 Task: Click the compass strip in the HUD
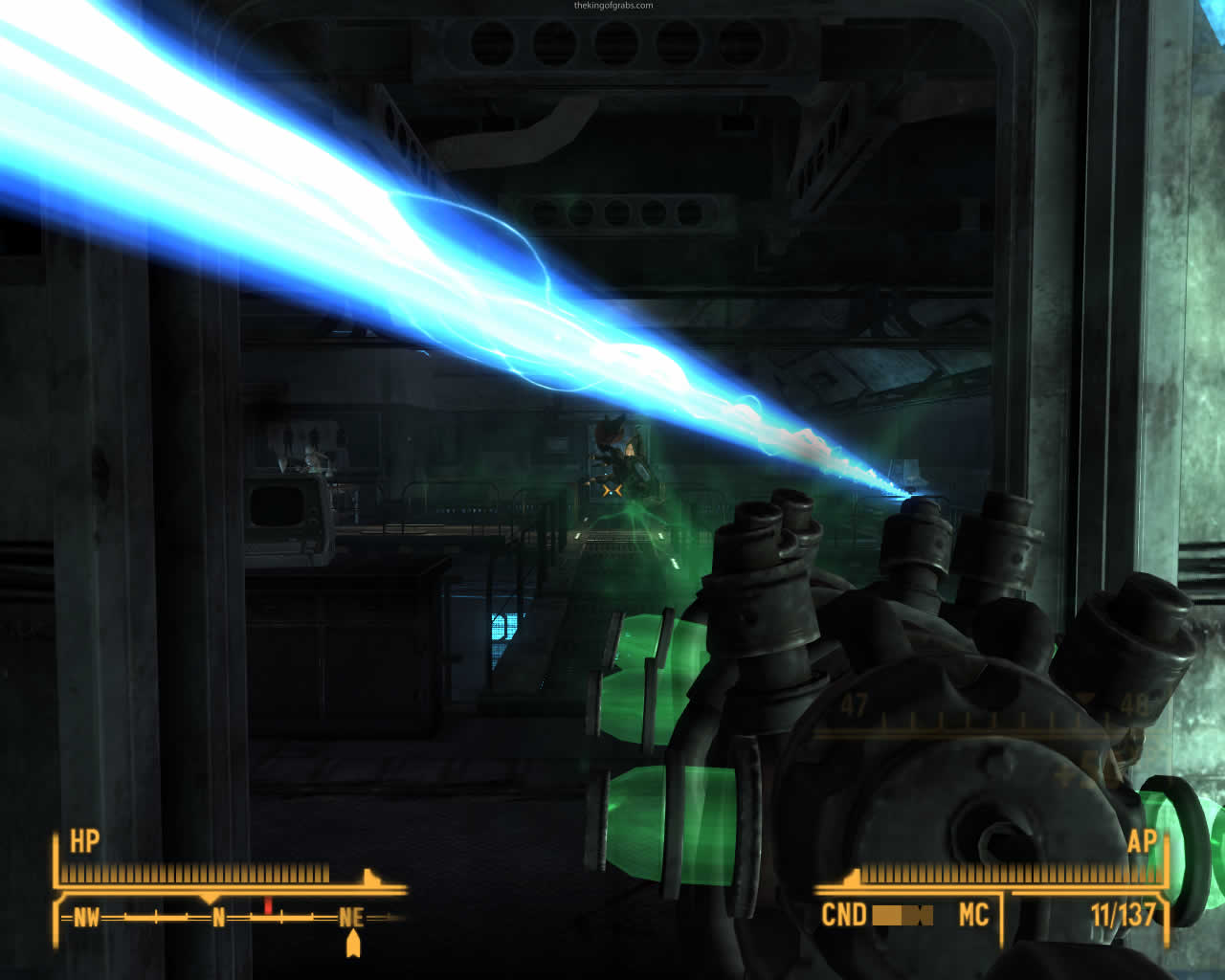coord(230,918)
